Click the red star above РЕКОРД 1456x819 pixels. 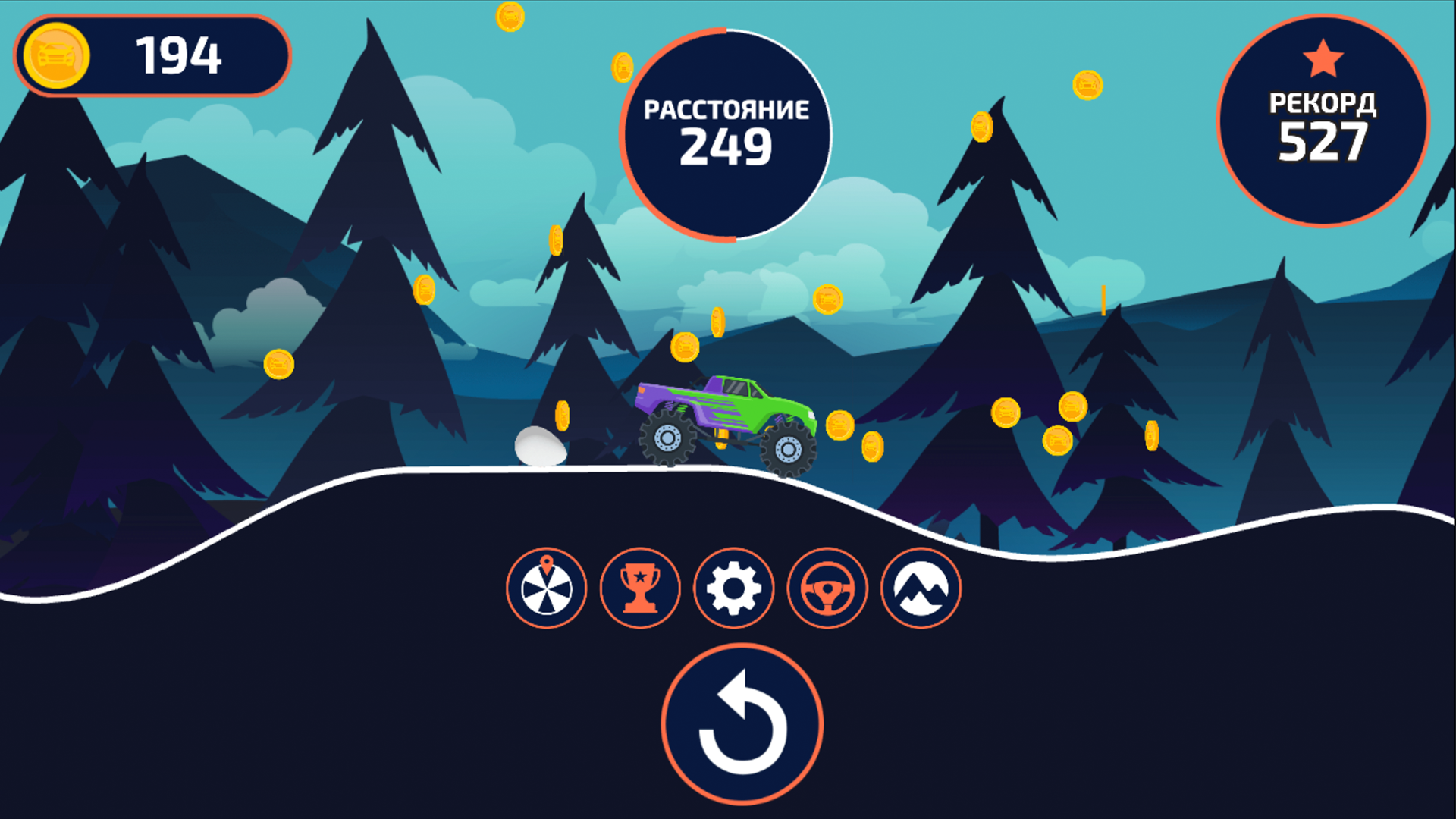pyautogui.click(x=1323, y=57)
